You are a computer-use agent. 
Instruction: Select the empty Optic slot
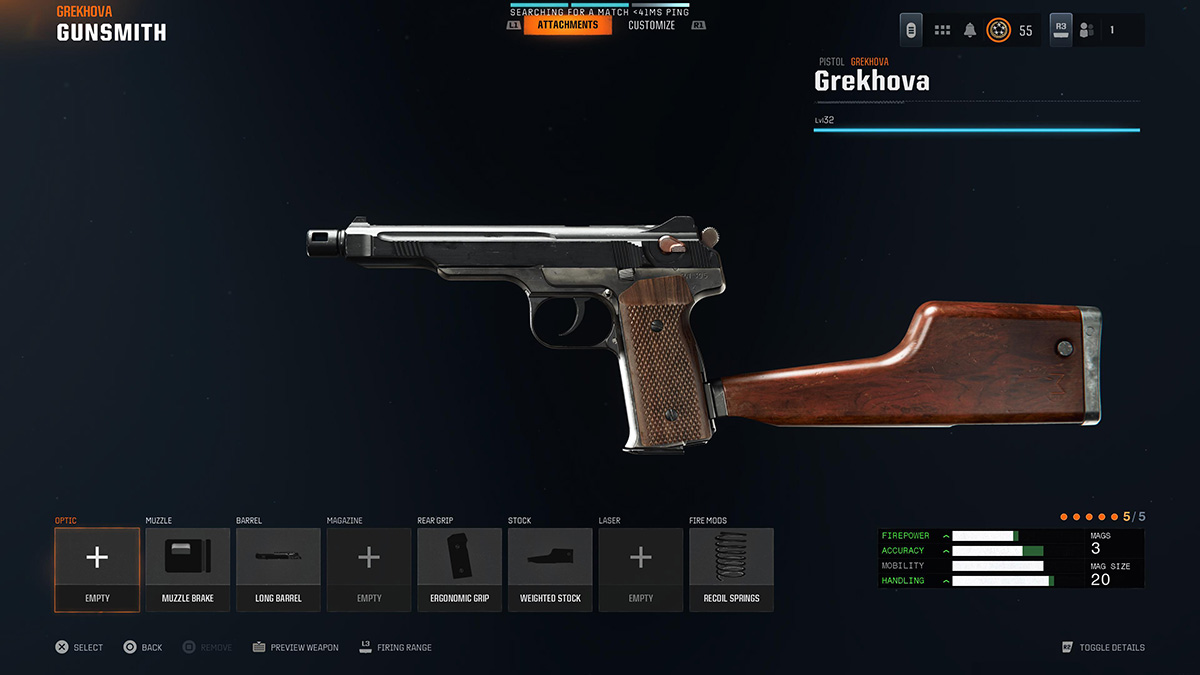(97, 568)
